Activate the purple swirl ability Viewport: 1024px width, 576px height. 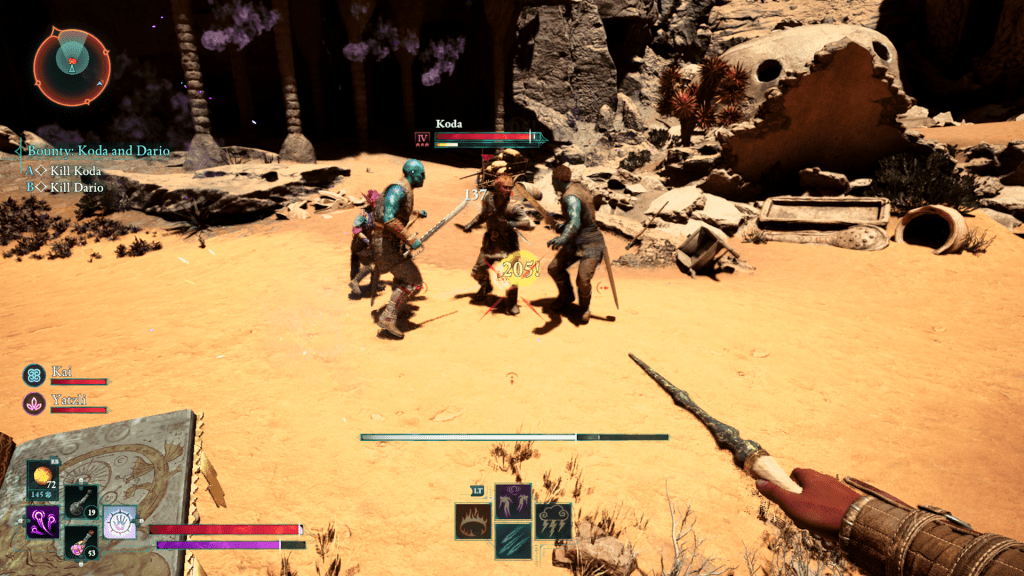pos(42,521)
